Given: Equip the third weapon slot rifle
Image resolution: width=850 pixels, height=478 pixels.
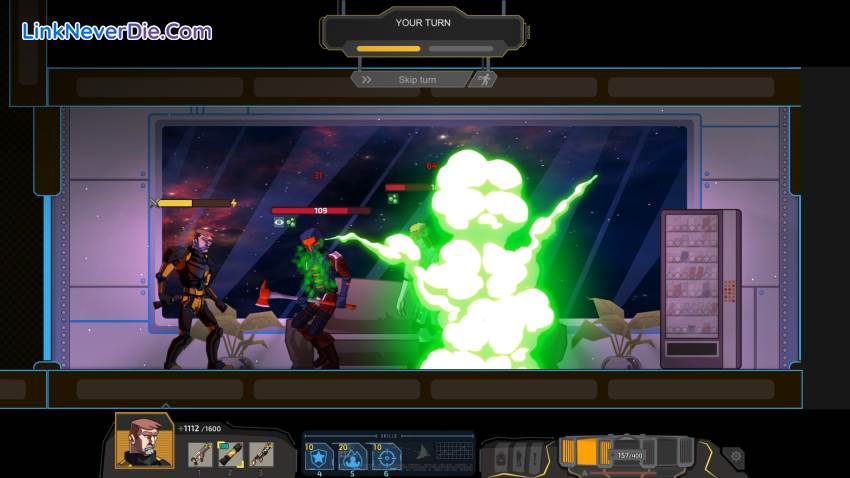Looking at the screenshot, I should [260, 455].
